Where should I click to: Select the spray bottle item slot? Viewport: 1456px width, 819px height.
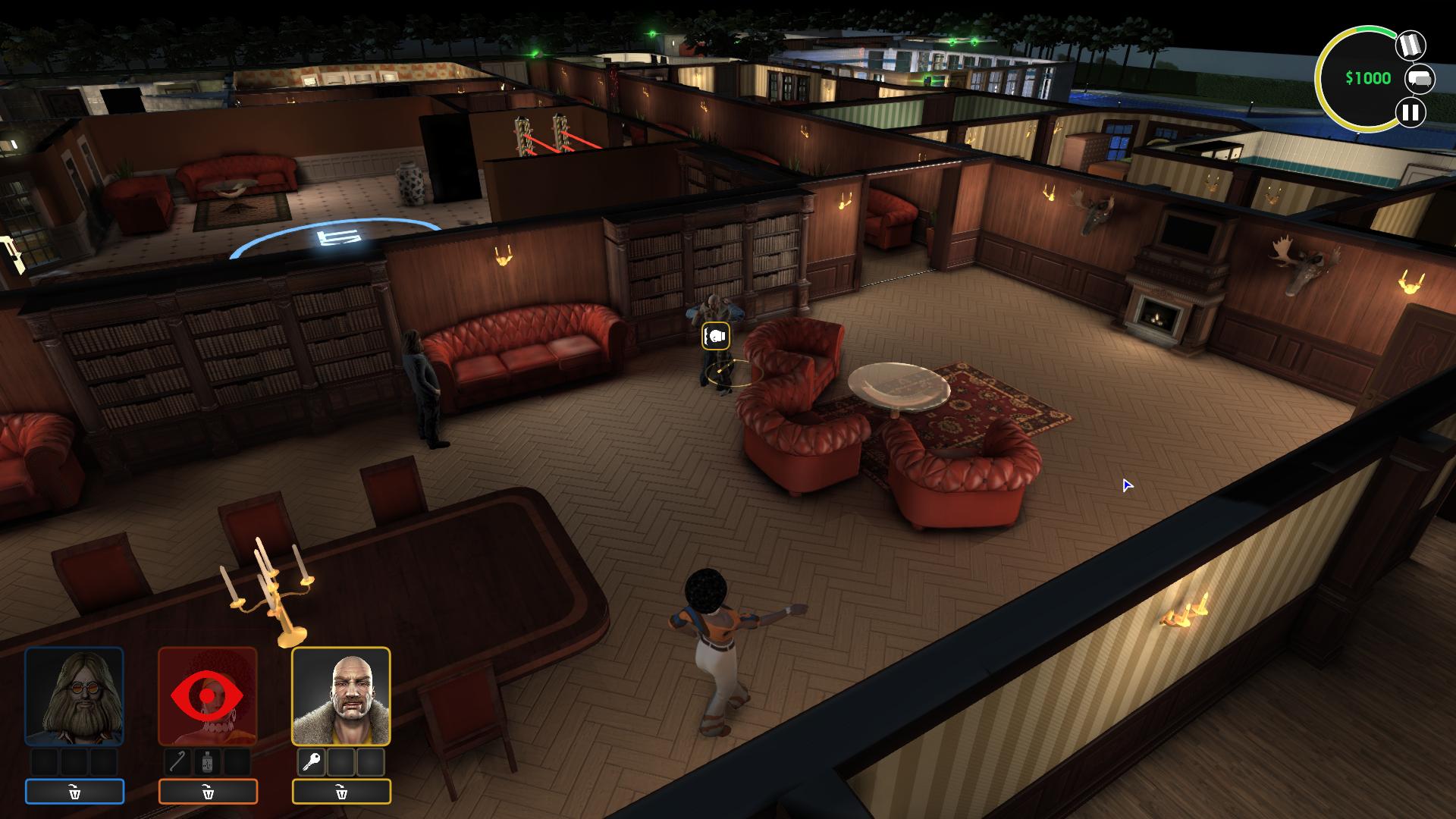pyautogui.click(x=208, y=761)
